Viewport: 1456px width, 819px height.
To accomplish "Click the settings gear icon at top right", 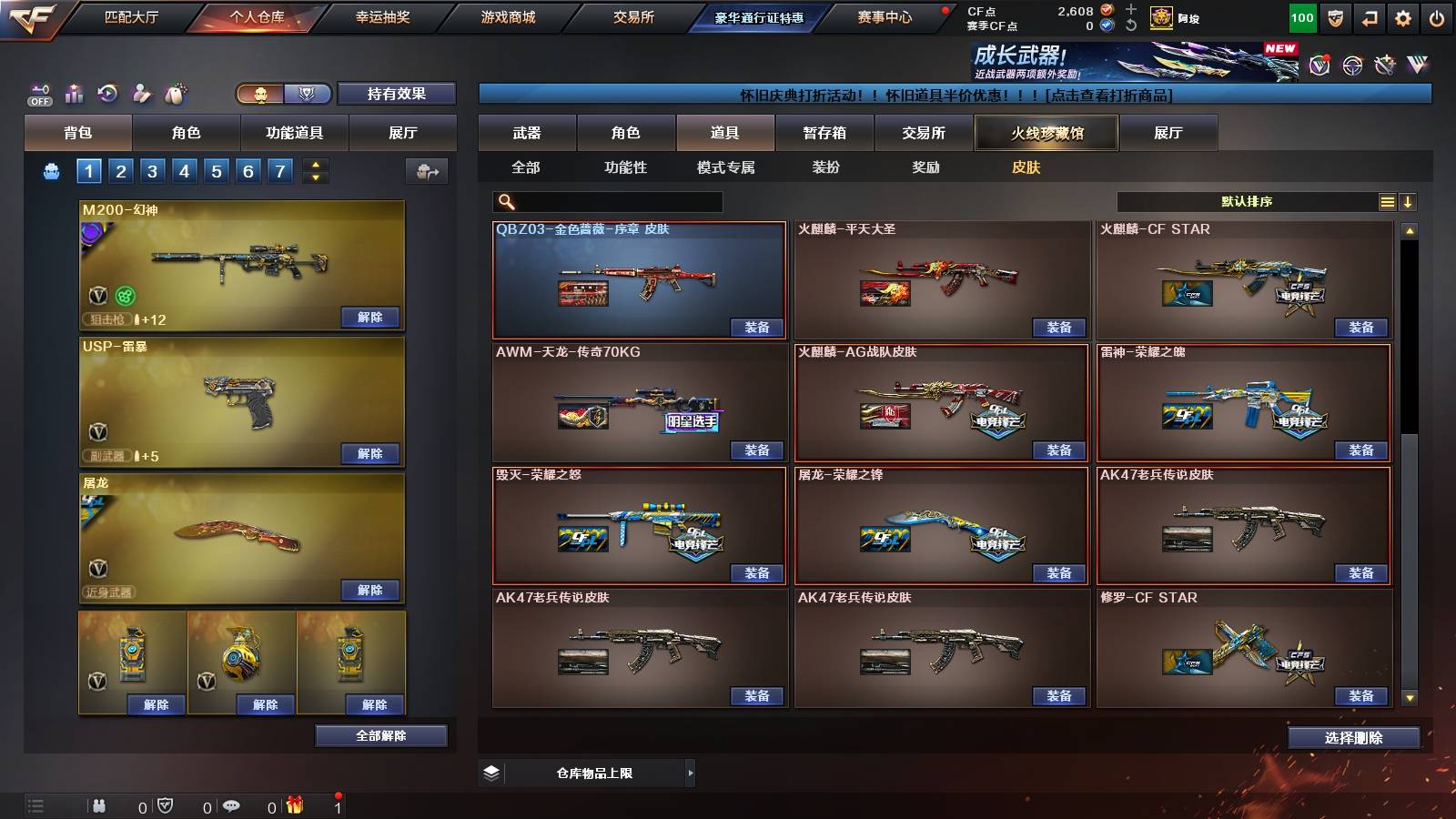I will [1400, 15].
